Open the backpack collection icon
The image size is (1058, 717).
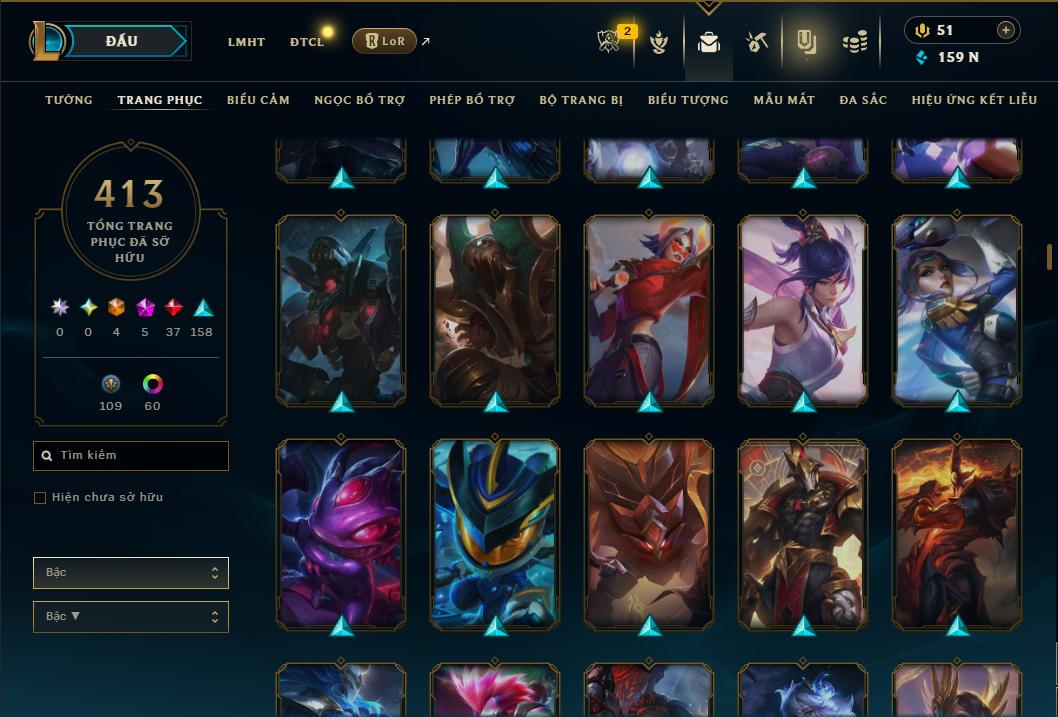pos(709,42)
